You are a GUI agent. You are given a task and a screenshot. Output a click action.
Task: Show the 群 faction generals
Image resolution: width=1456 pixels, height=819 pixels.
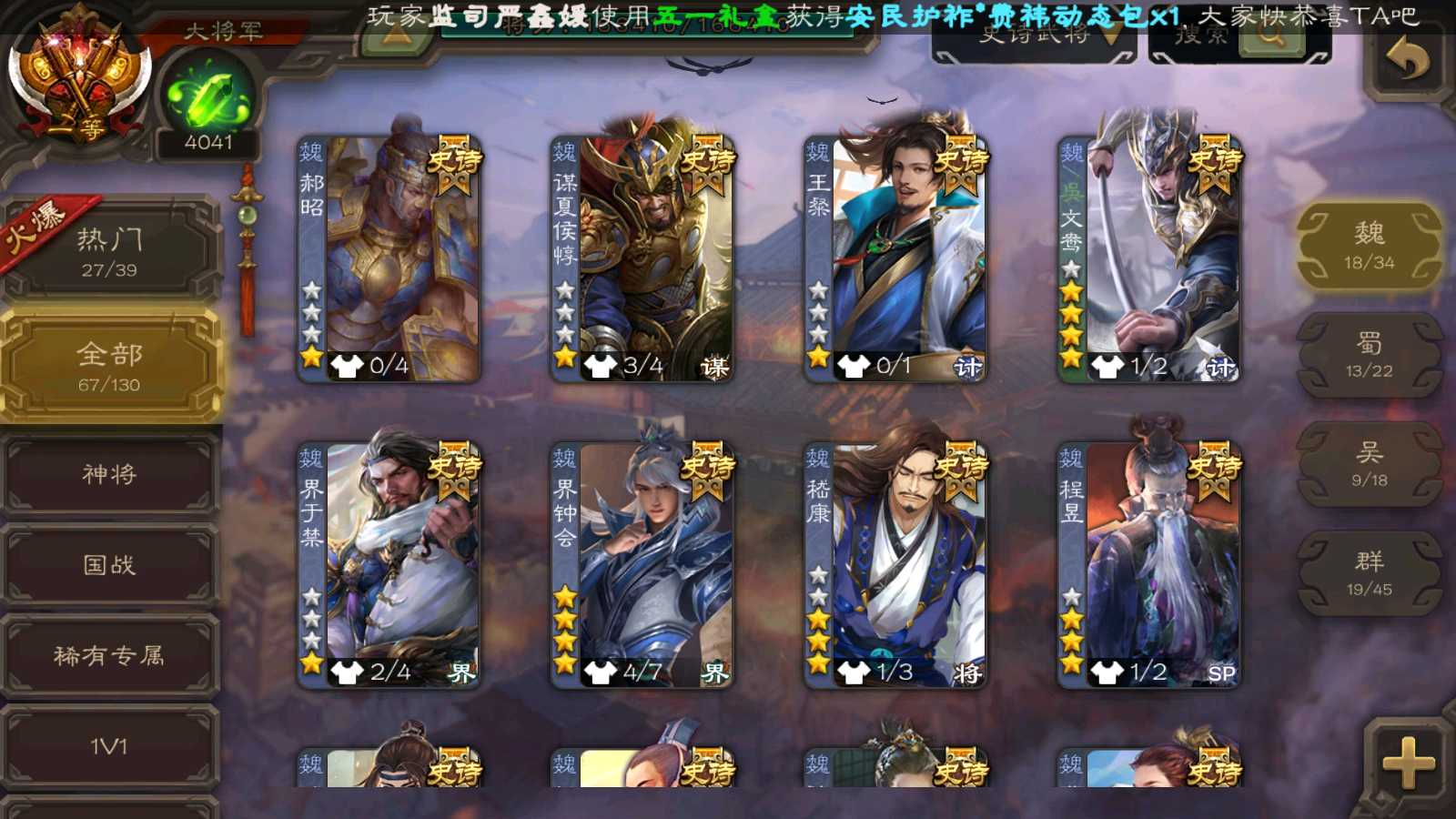1369,573
